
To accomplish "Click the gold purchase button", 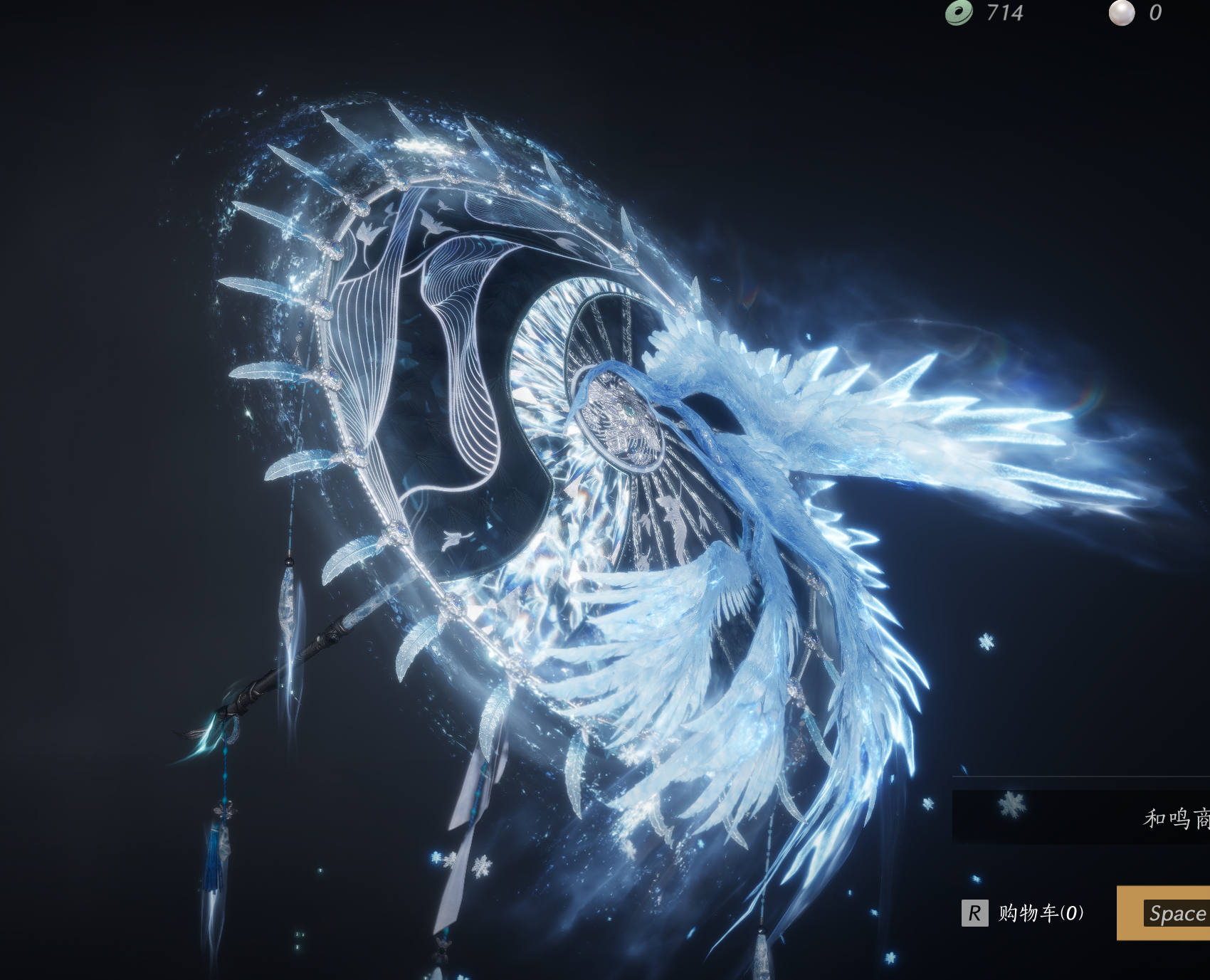I will pos(1164,913).
